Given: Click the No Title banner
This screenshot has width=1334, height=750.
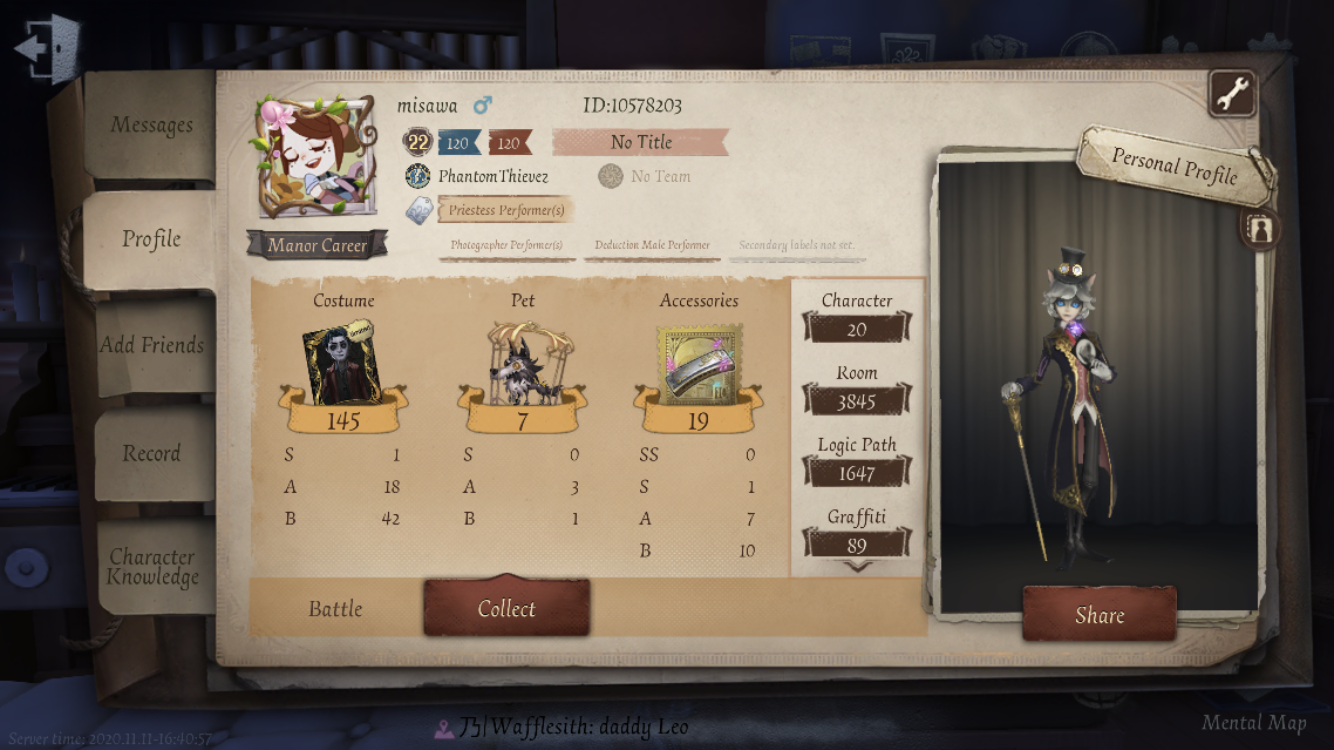Looking at the screenshot, I should [640, 142].
